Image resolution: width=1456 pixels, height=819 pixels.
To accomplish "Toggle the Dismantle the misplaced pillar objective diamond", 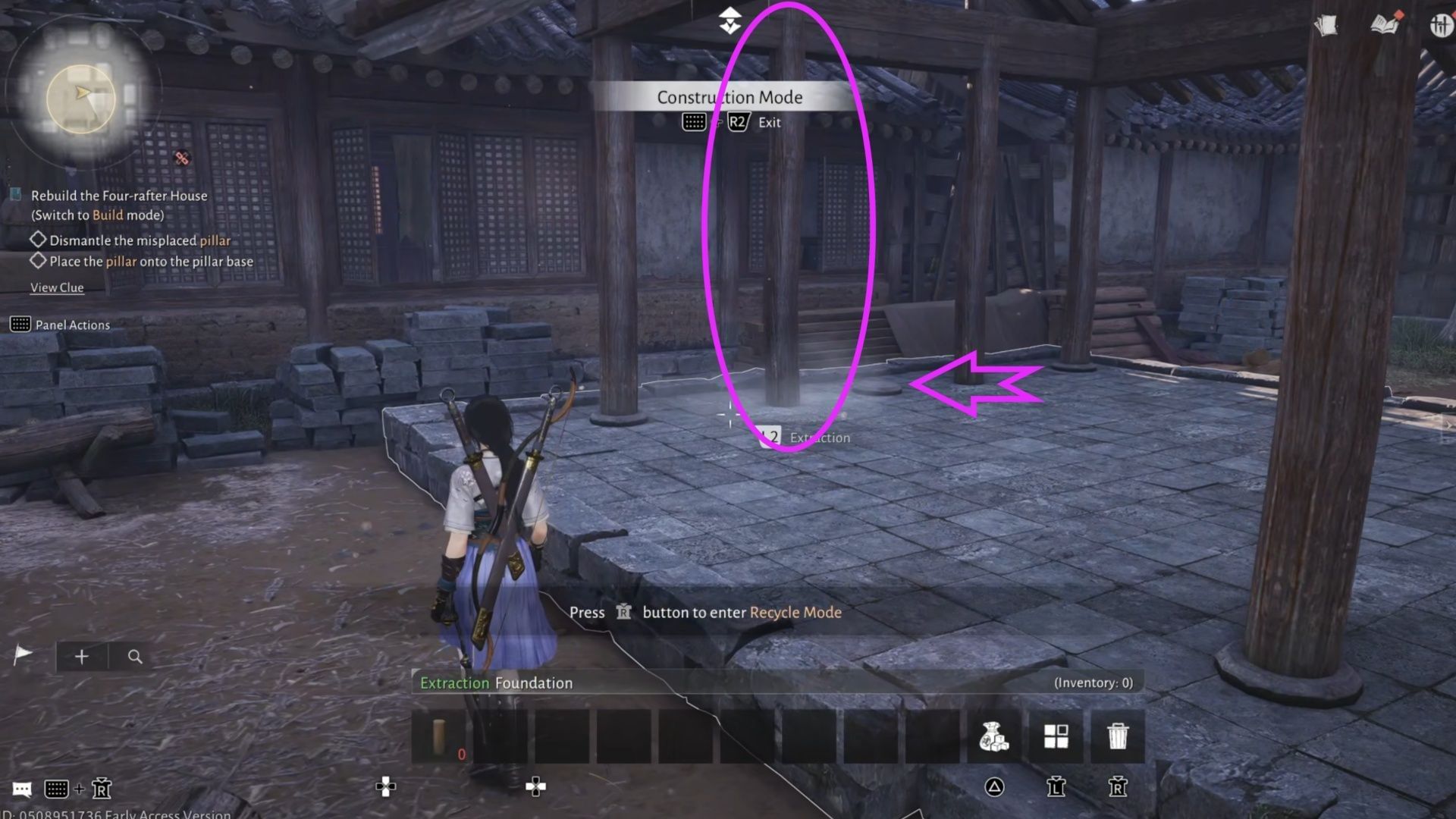I will coord(38,240).
